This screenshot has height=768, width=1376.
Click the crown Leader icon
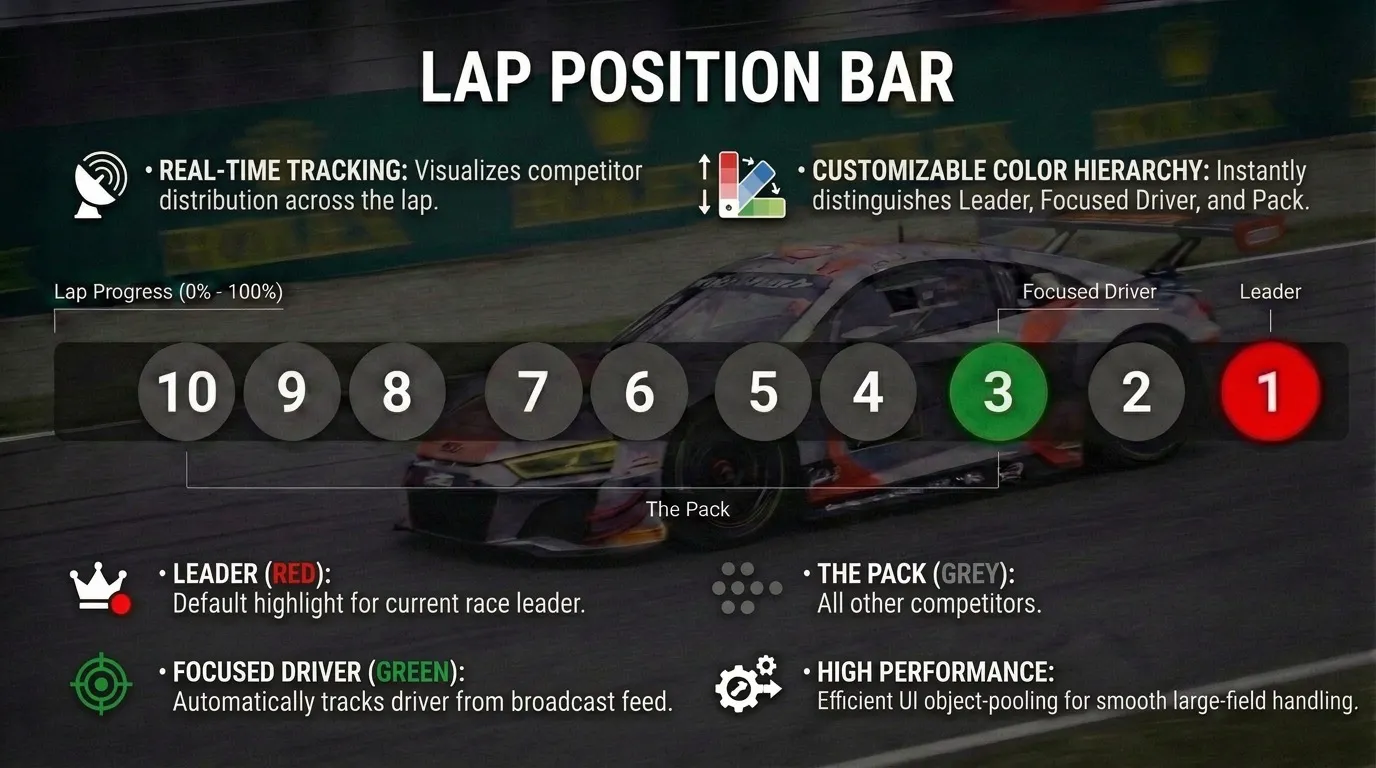click(99, 585)
